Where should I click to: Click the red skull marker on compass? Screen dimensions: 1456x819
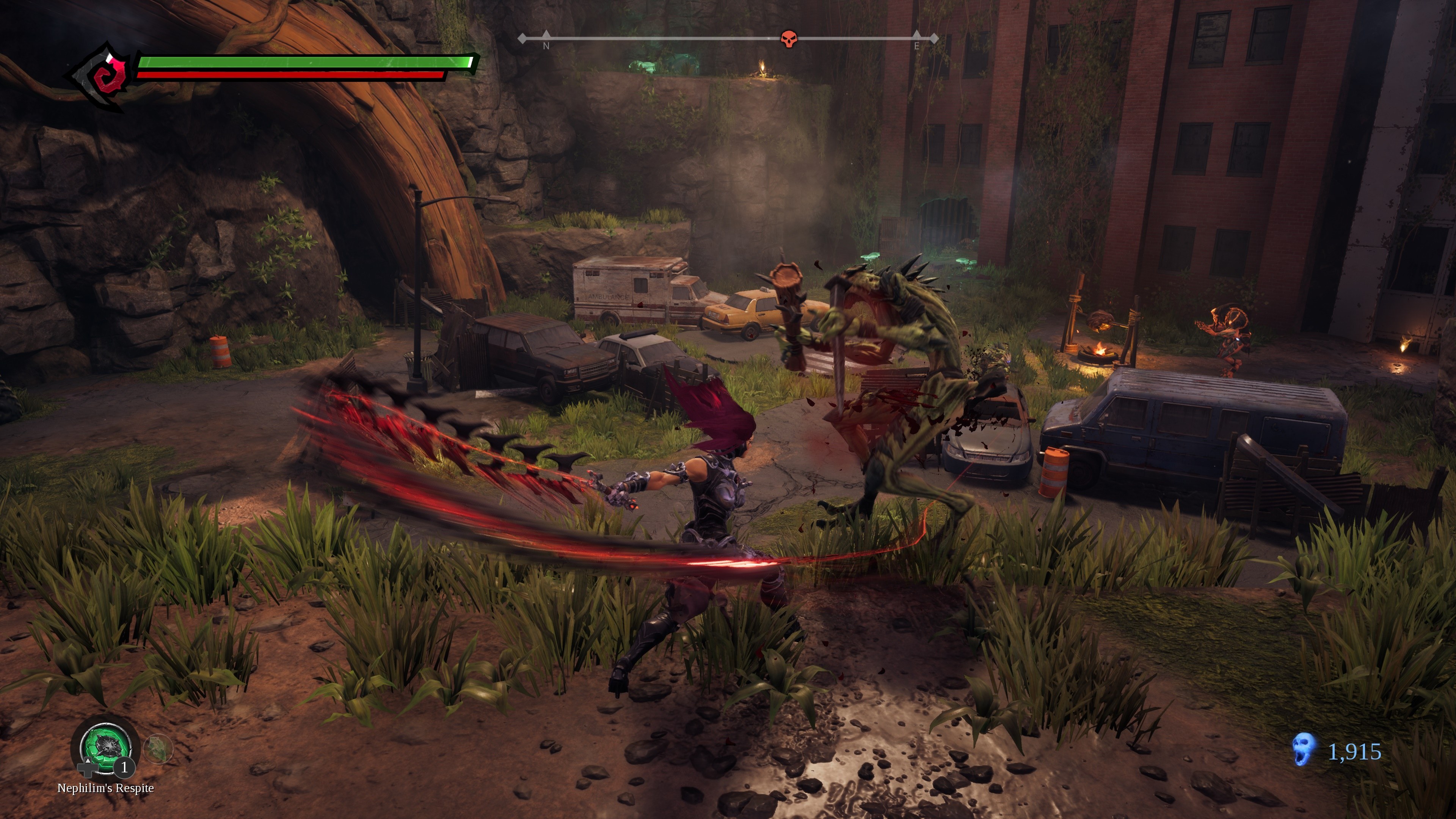[x=789, y=39]
